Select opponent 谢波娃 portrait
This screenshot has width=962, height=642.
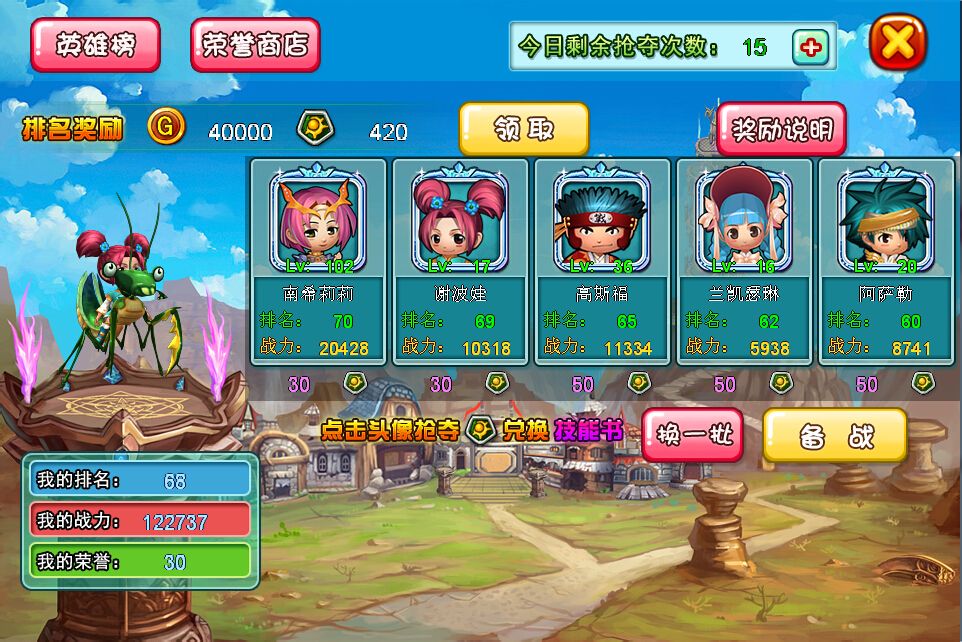(460, 220)
